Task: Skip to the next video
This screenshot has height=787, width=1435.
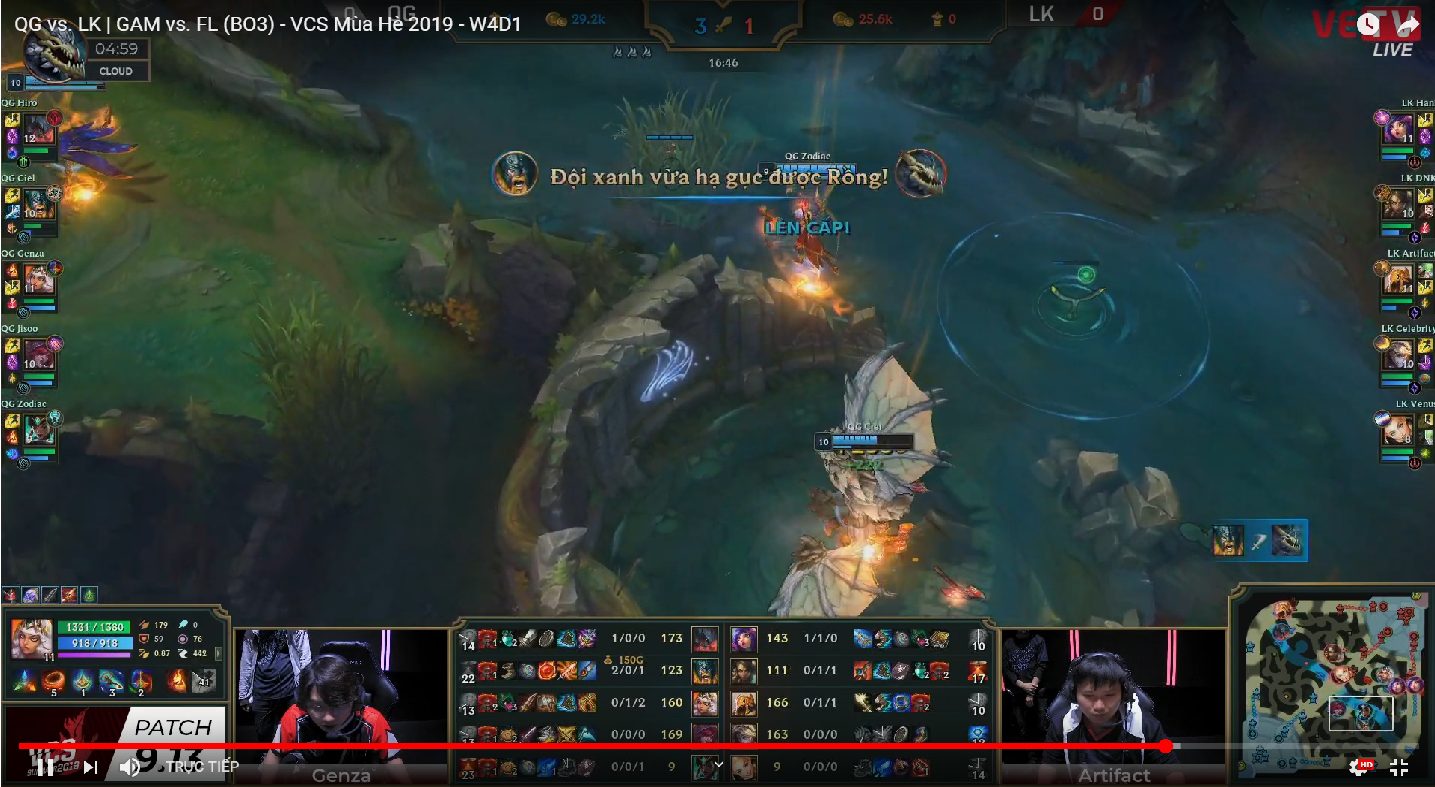Action: click(90, 767)
